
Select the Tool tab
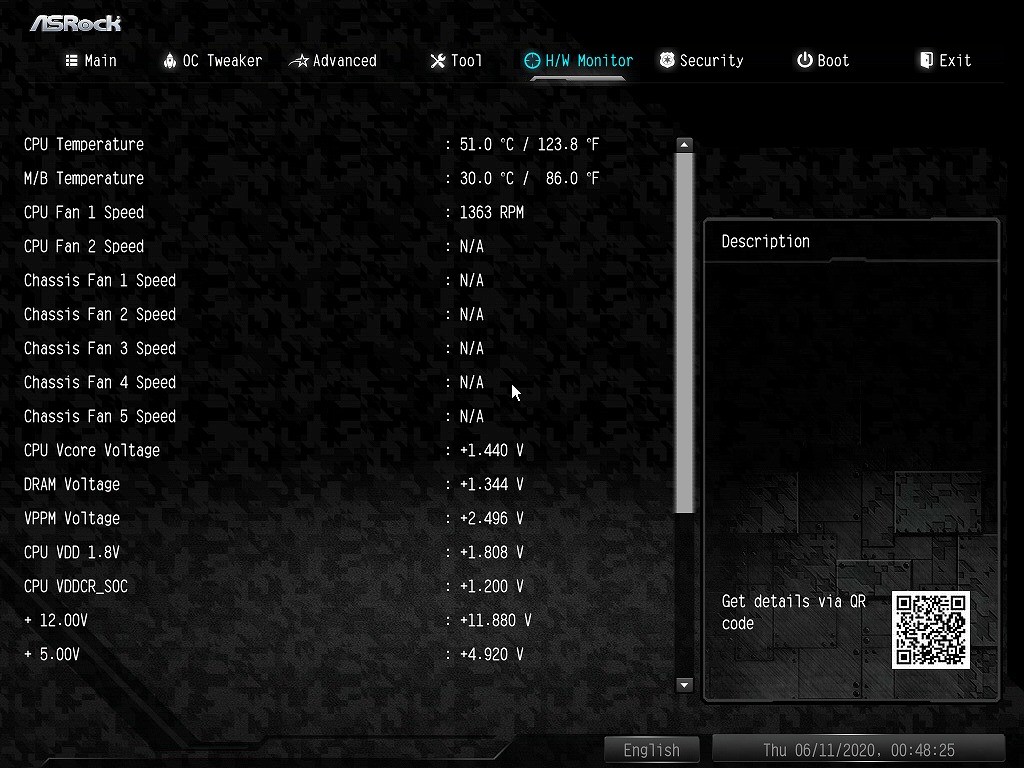[456, 61]
